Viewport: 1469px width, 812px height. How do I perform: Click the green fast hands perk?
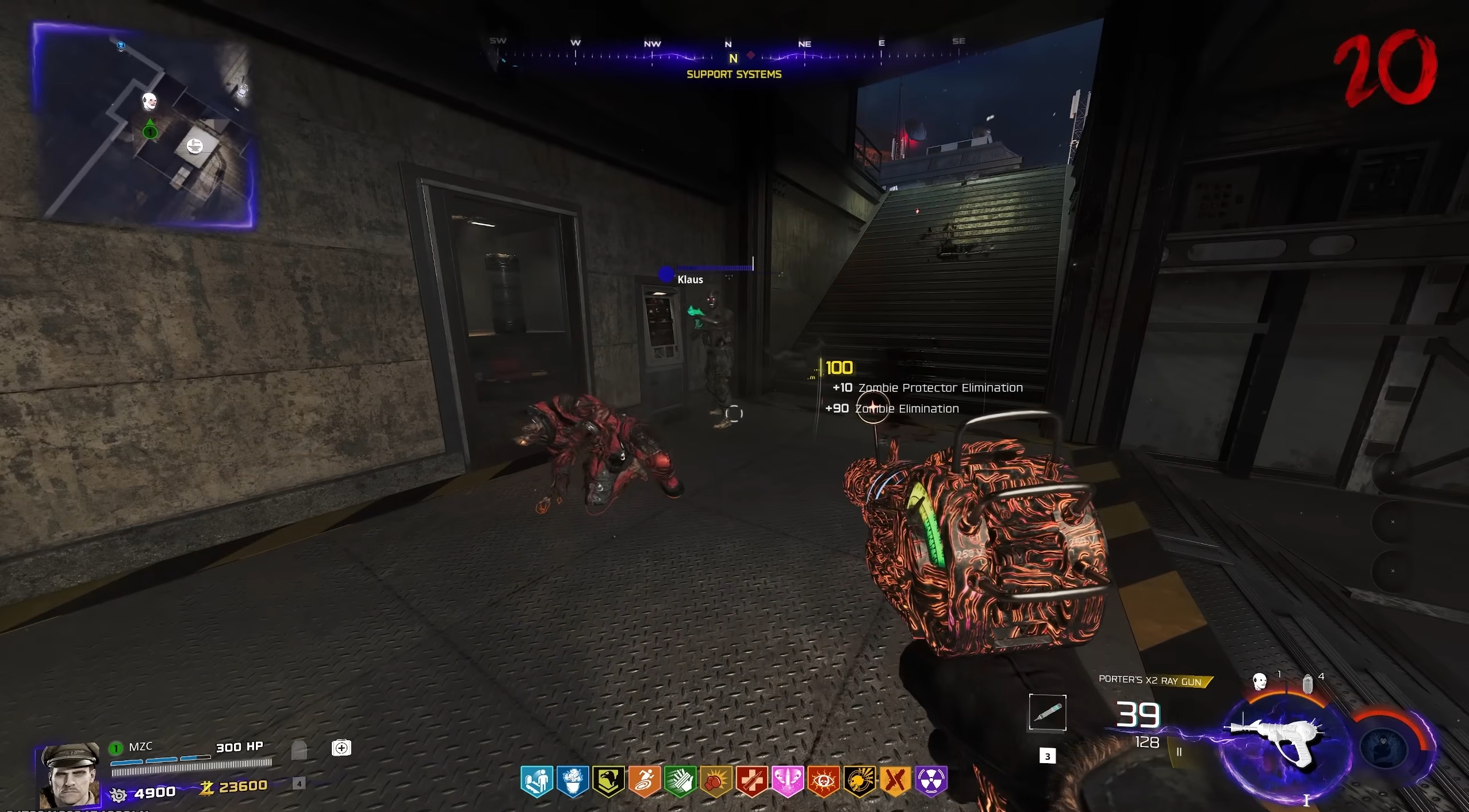[680, 781]
